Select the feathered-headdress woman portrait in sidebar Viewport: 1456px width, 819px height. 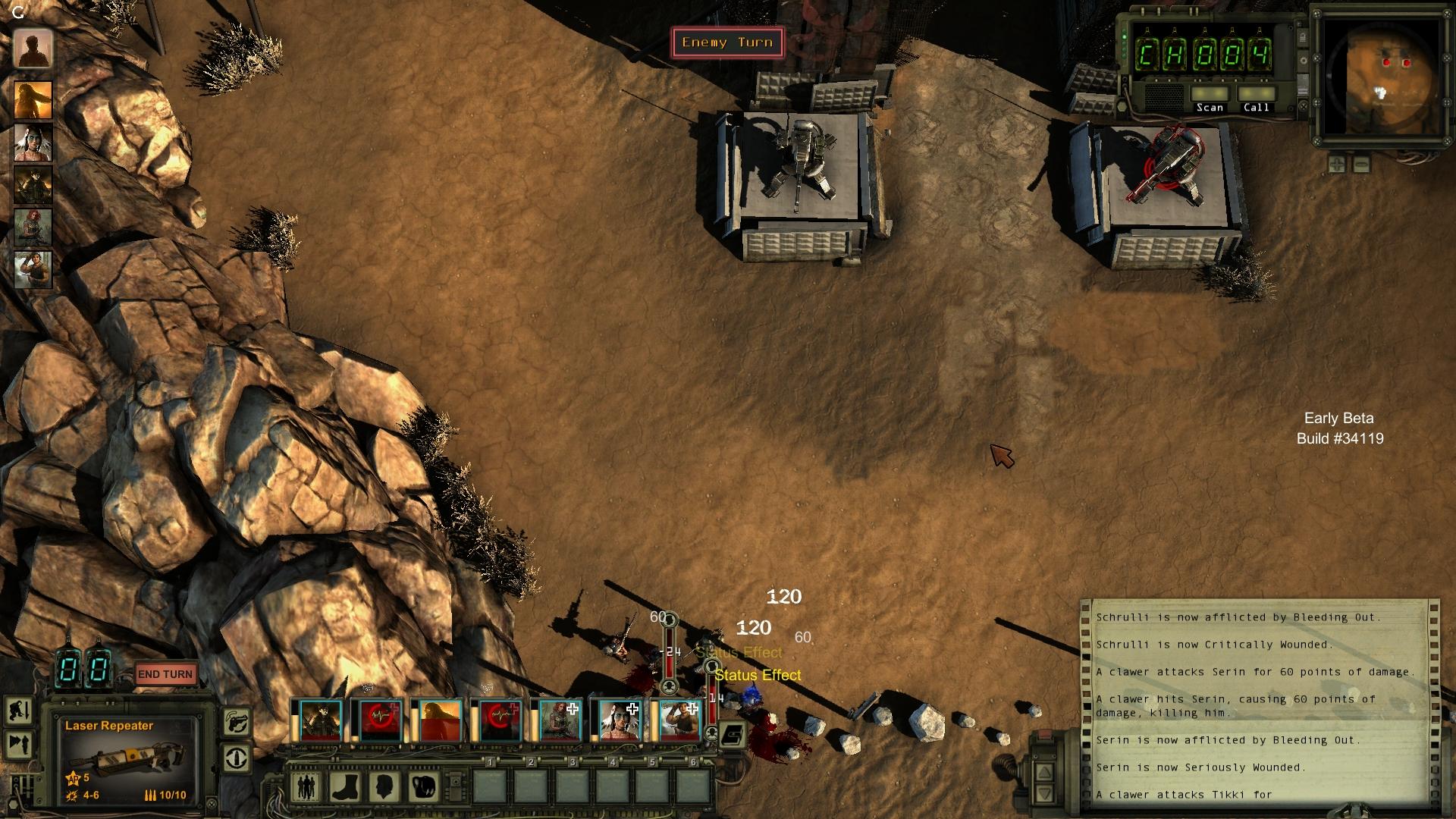pos(33,143)
